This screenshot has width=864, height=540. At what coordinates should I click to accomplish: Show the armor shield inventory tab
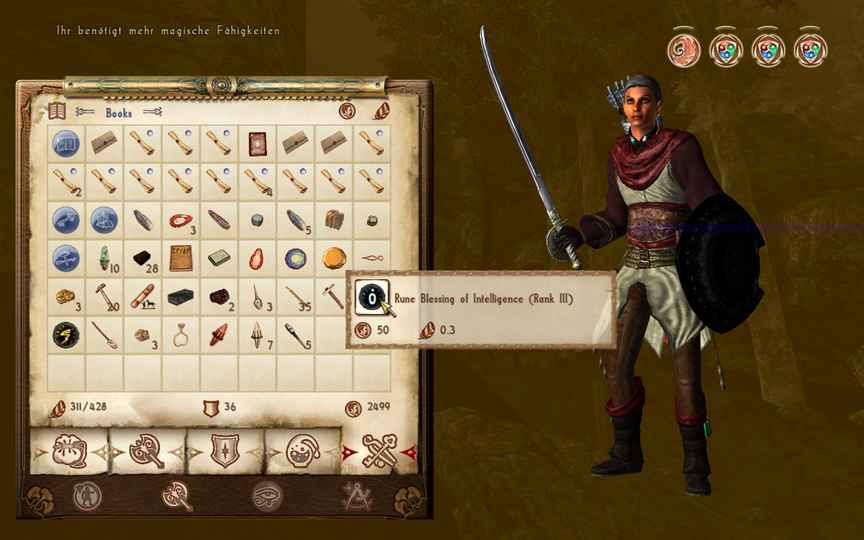[x=225, y=452]
